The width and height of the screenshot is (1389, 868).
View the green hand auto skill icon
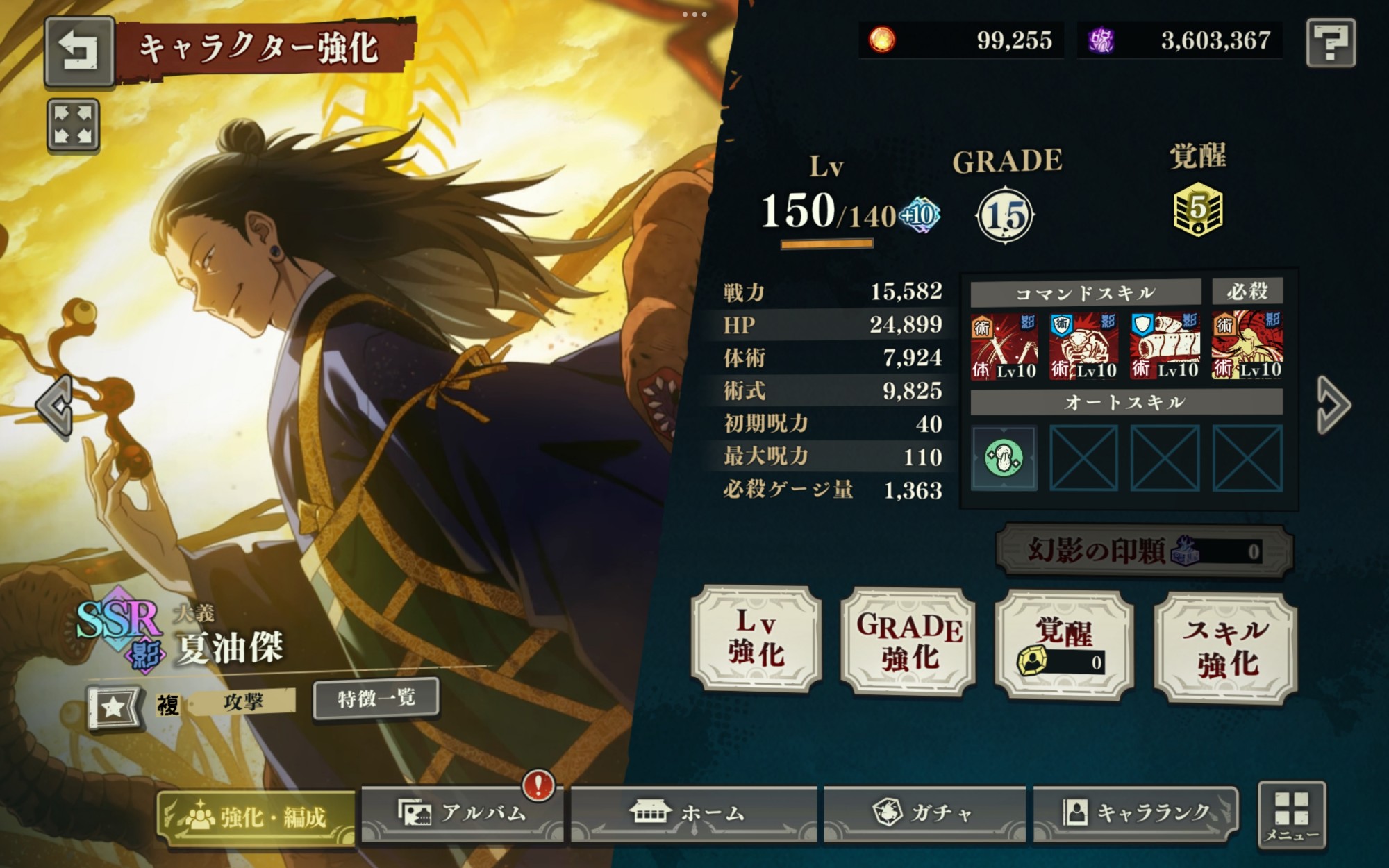(1004, 458)
